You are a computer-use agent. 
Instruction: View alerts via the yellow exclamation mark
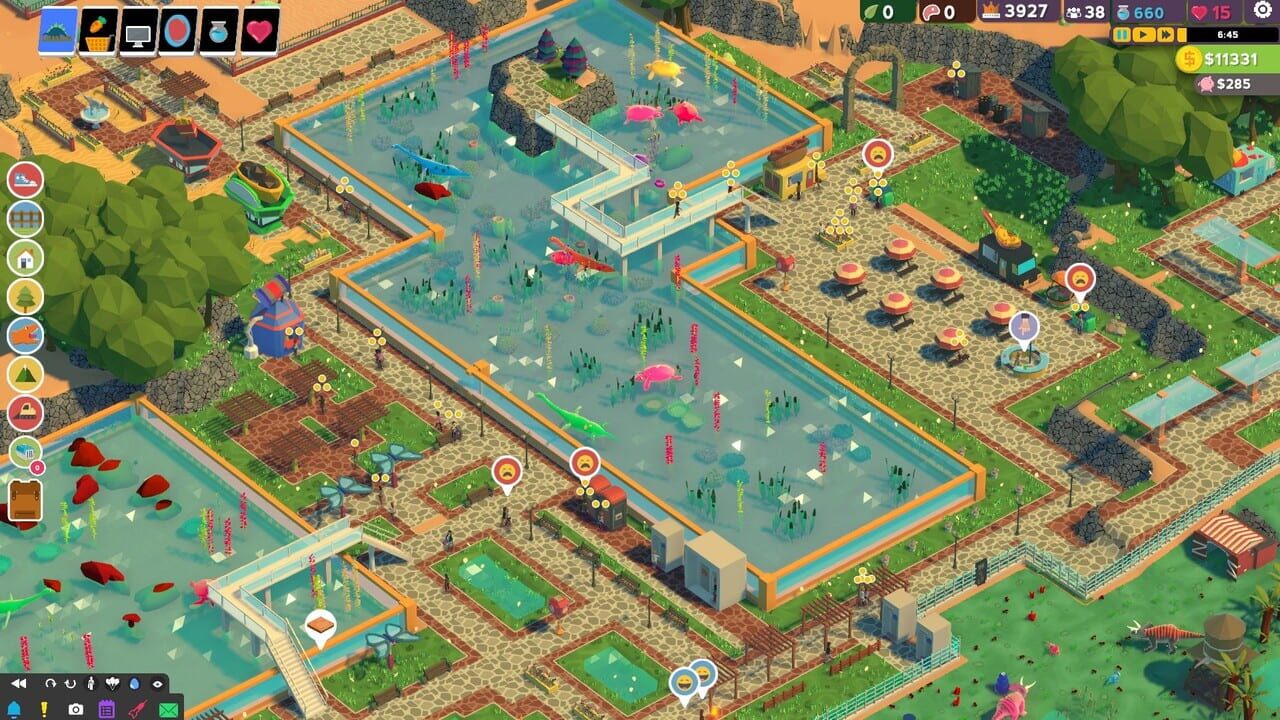[x=44, y=708]
